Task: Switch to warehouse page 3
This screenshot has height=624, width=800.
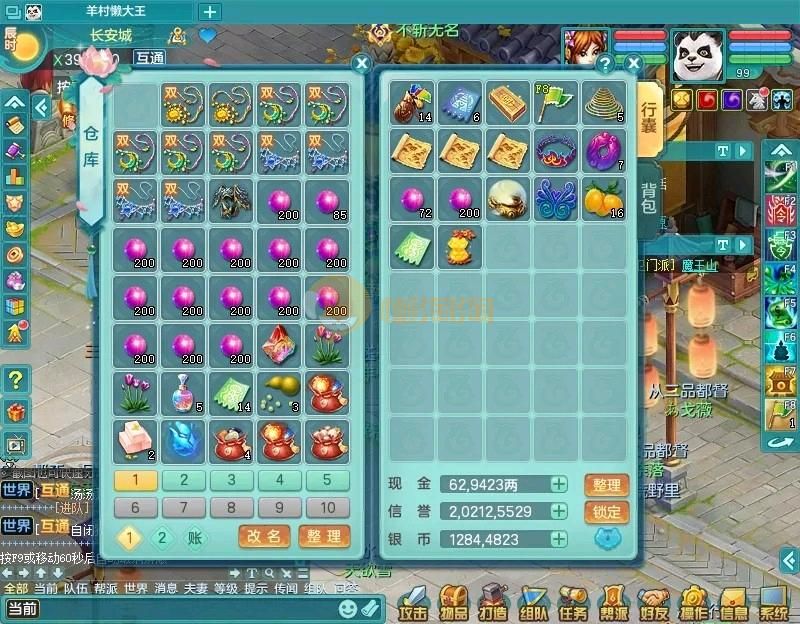Action: (232, 480)
